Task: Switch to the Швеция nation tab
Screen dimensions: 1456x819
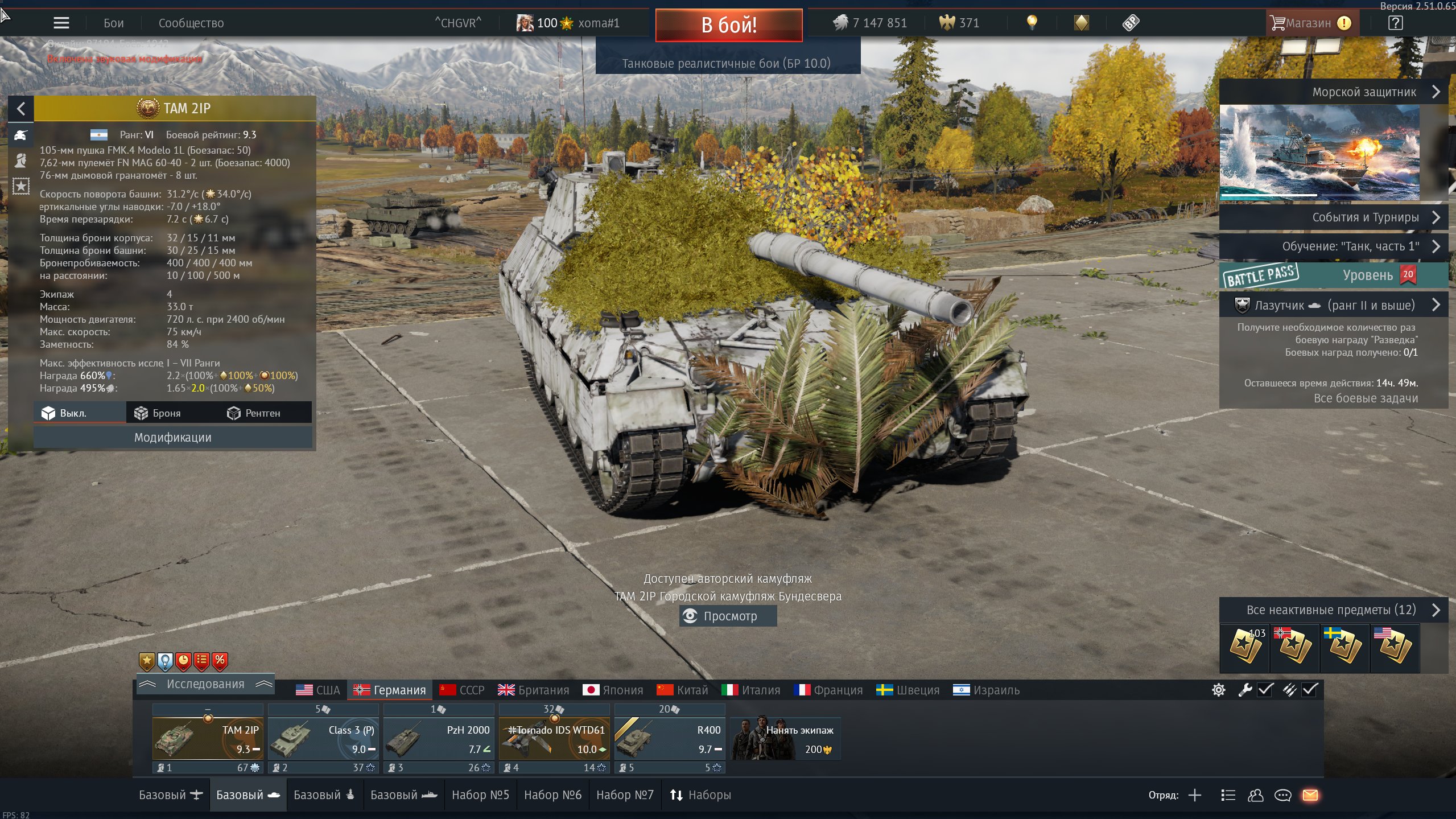Action: tap(908, 690)
